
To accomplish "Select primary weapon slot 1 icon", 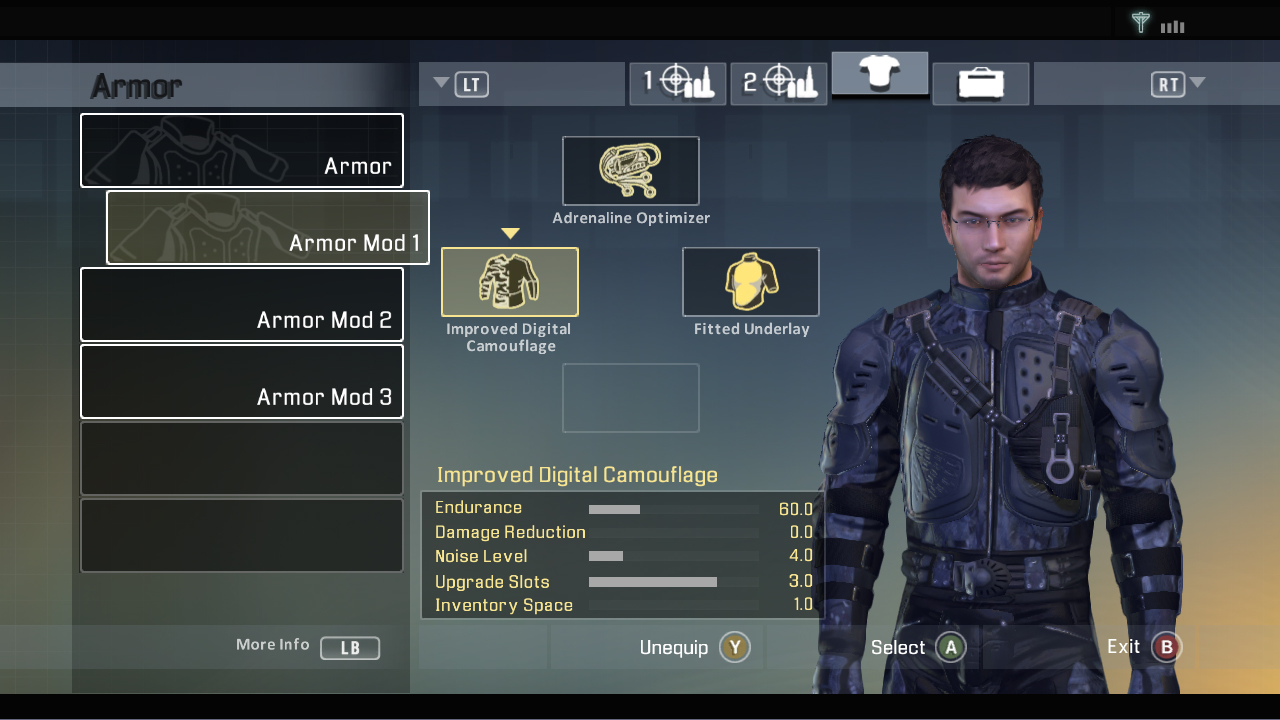I will click(678, 83).
